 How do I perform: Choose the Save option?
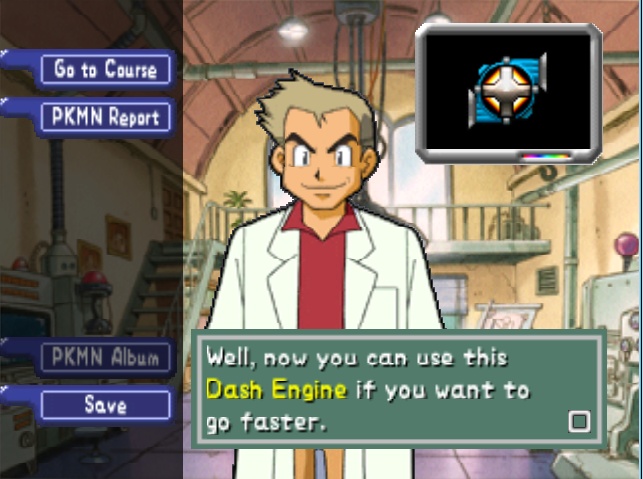tap(105, 405)
